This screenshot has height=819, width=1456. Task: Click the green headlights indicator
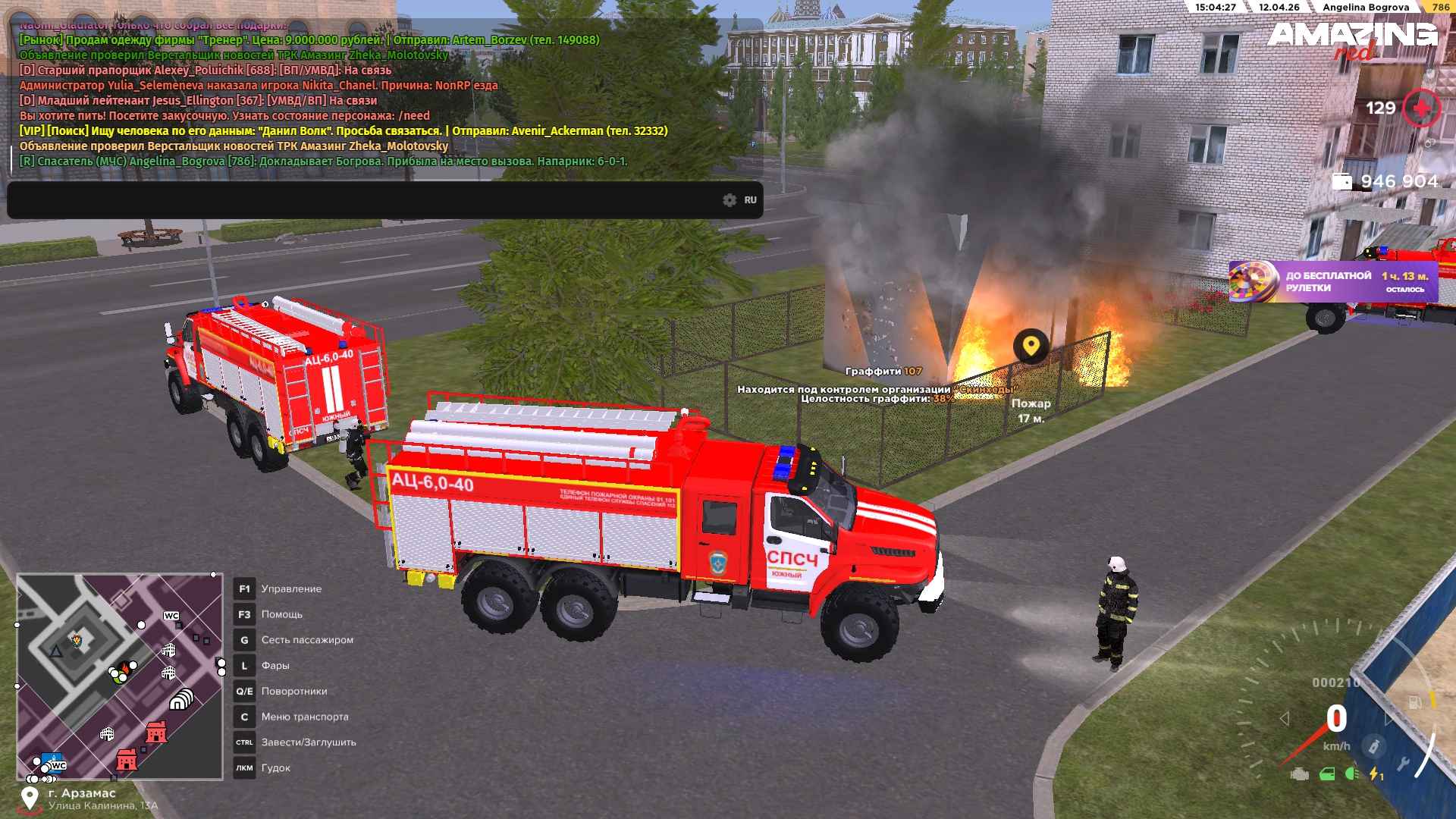pyautogui.click(x=1351, y=774)
